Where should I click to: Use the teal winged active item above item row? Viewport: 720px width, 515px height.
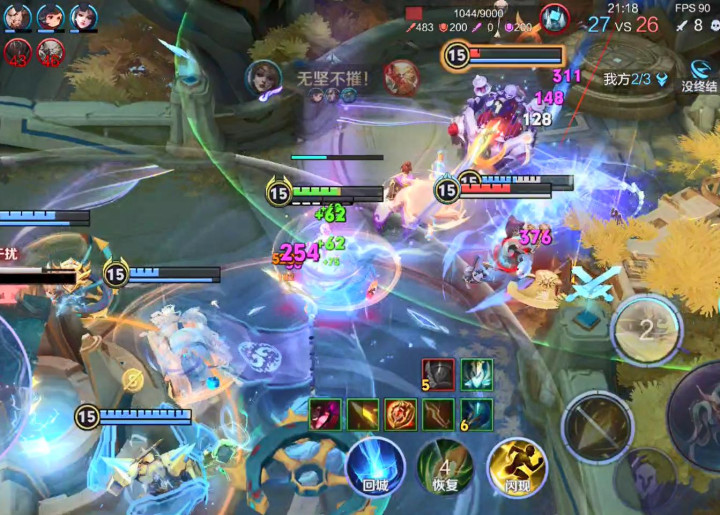point(476,374)
